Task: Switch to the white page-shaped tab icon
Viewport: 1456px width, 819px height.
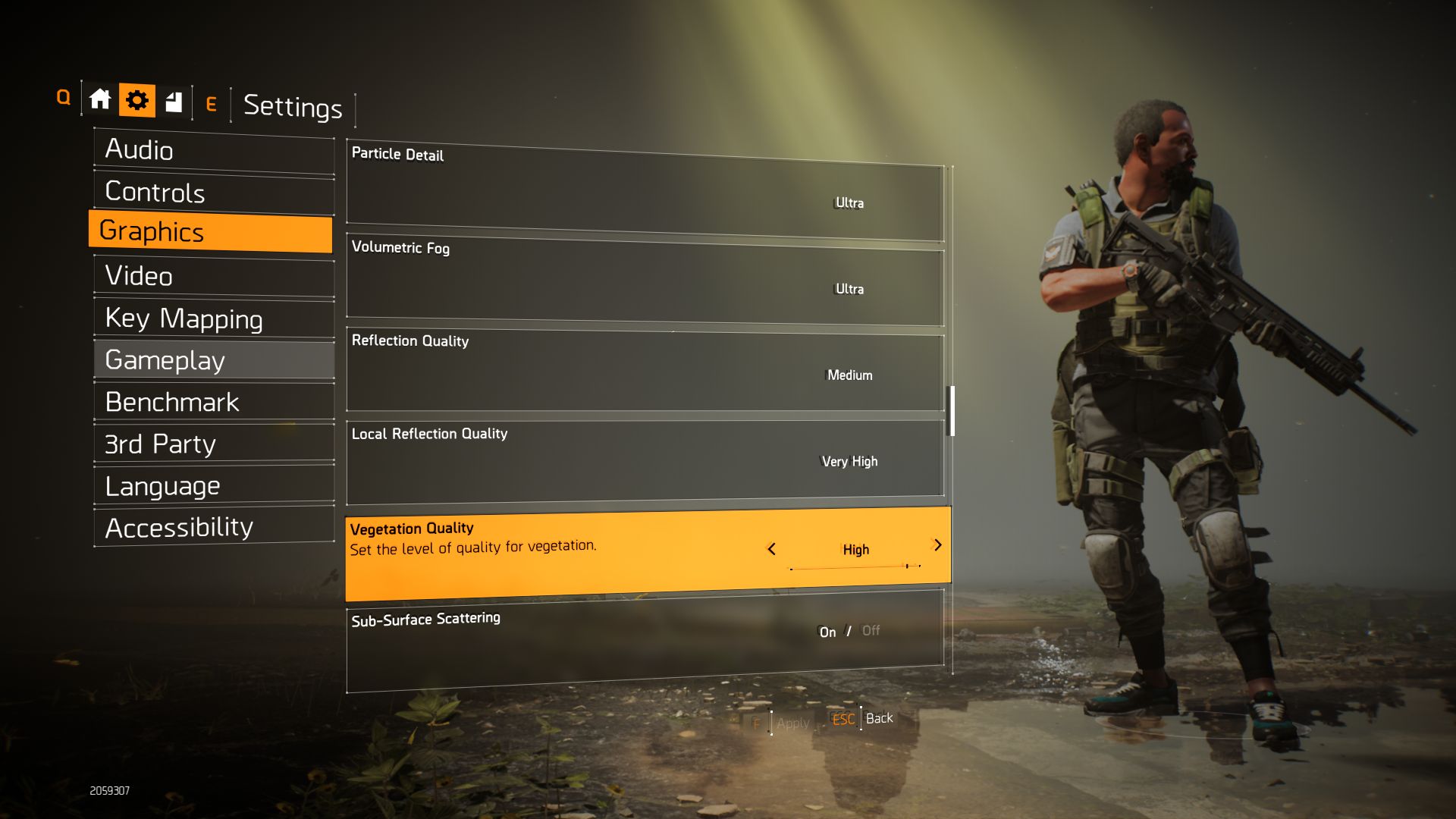Action: 174,101
